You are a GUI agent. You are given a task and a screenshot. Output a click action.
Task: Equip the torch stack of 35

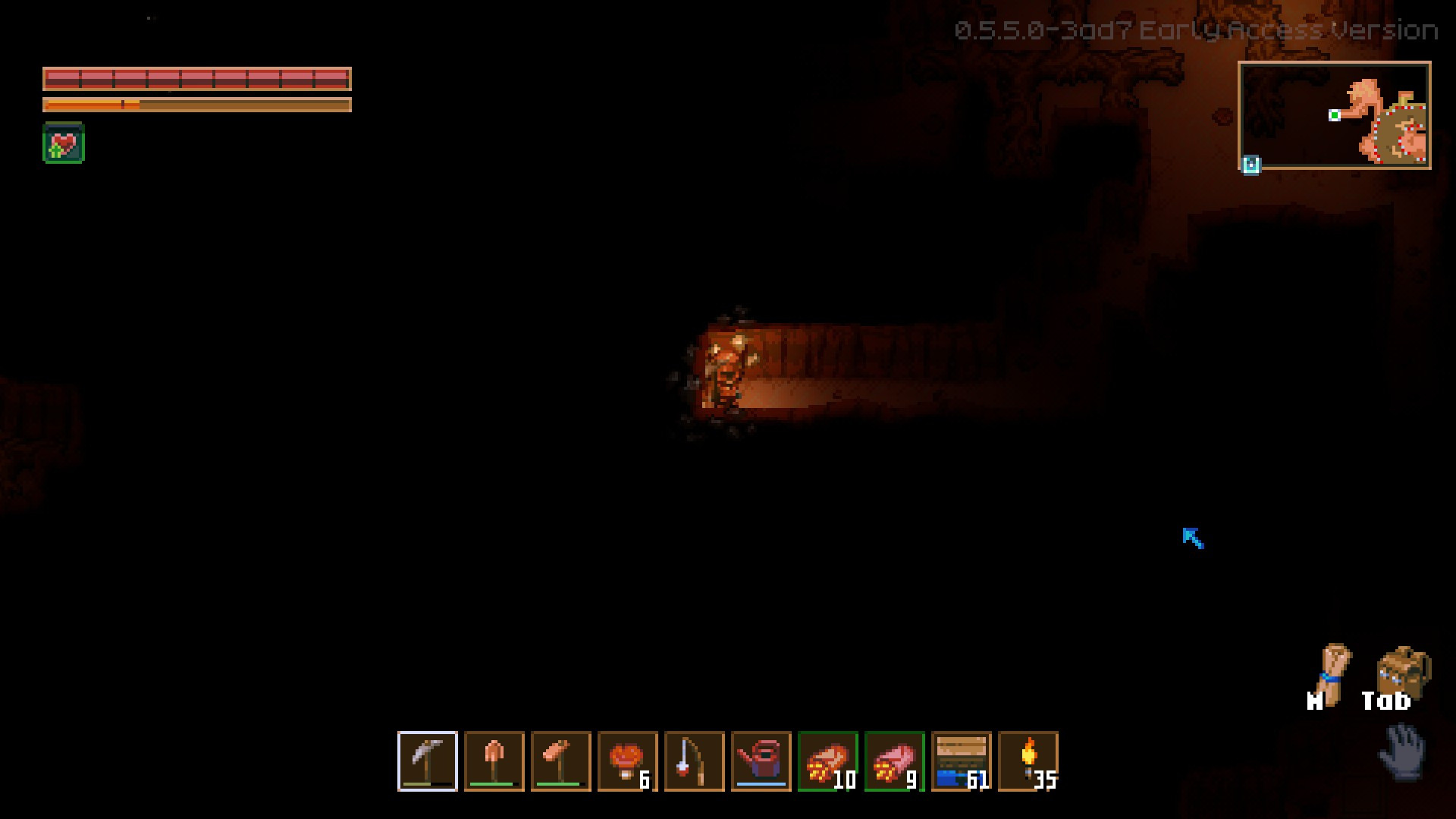pyautogui.click(x=1028, y=761)
